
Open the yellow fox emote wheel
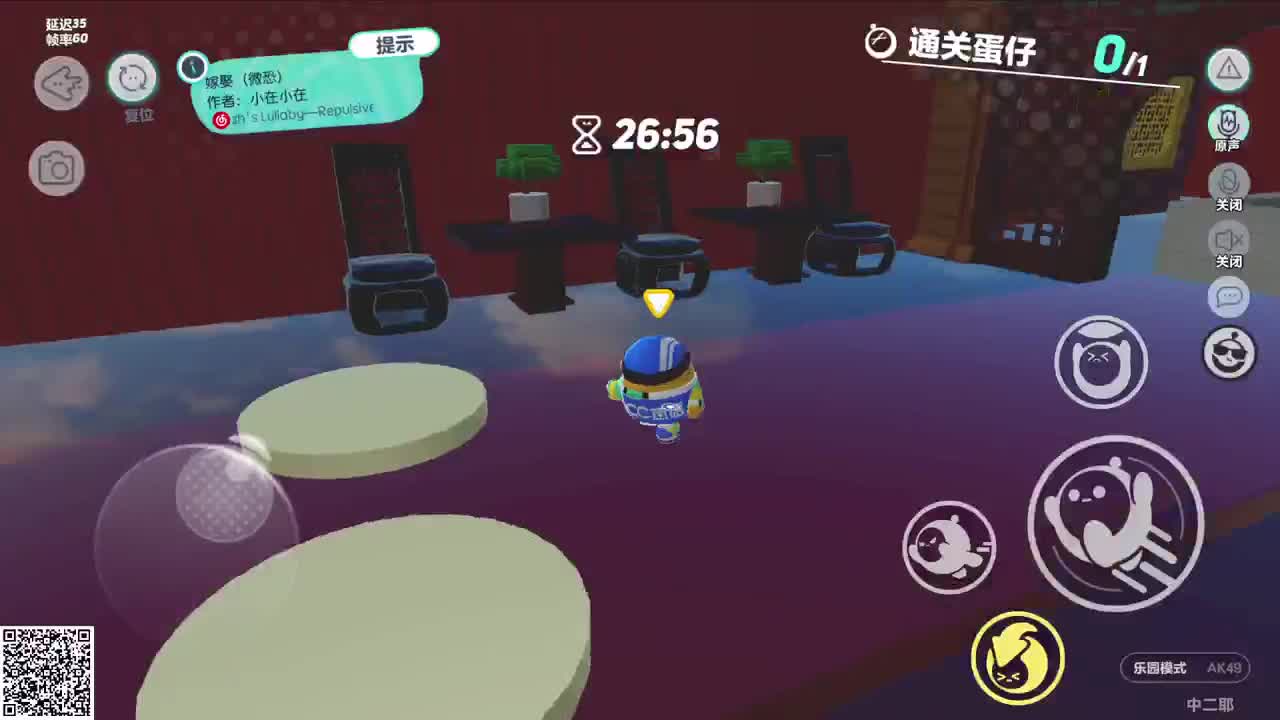tap(1016, 657)
